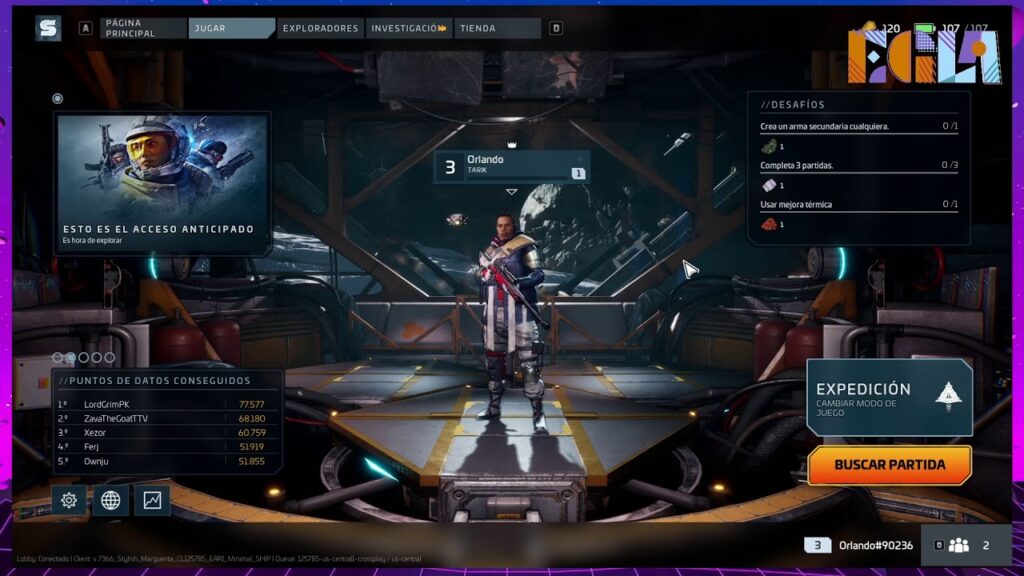Open the early access news banner
This screenshot has width=1024, height=576.
click(x=162, y=182)
